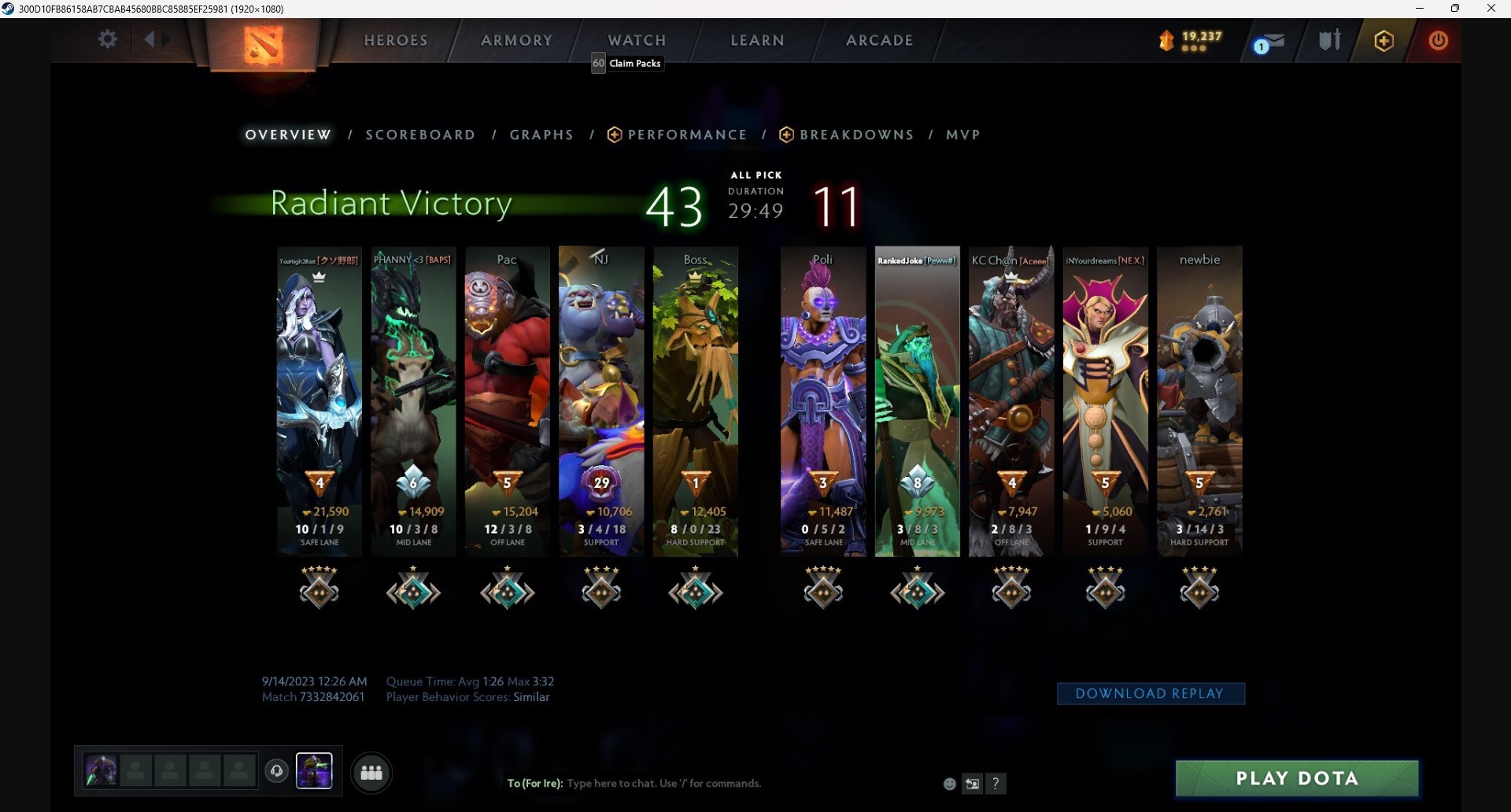
Task: Click the help question mark beside chat
Action: tap(997, 783)
